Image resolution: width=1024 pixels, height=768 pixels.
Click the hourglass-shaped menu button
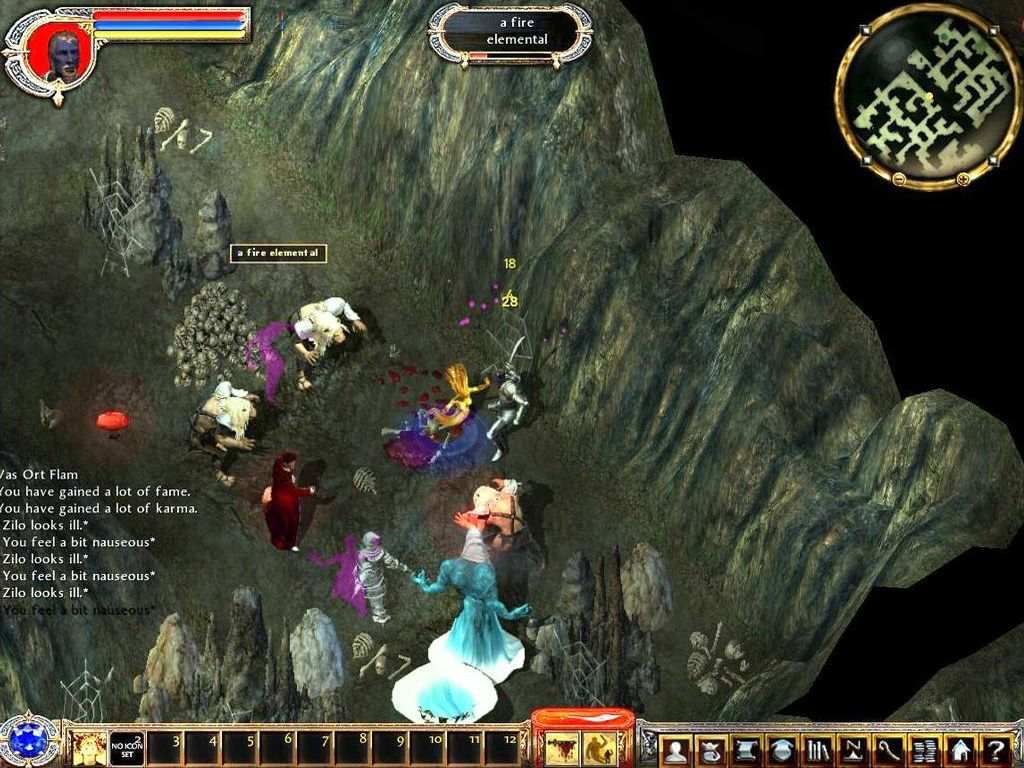[x=853, y=749]
